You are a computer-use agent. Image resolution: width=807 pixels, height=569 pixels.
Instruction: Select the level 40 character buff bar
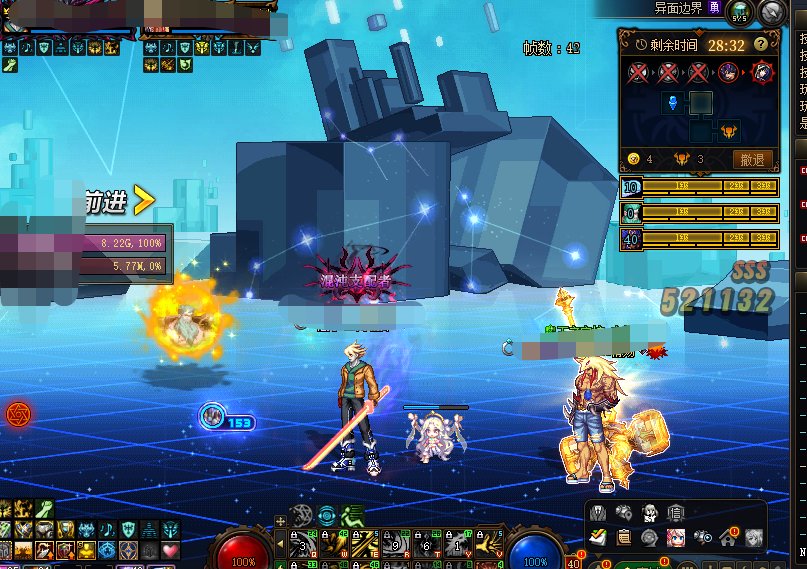pyautogui.click(x=699, y=240)
